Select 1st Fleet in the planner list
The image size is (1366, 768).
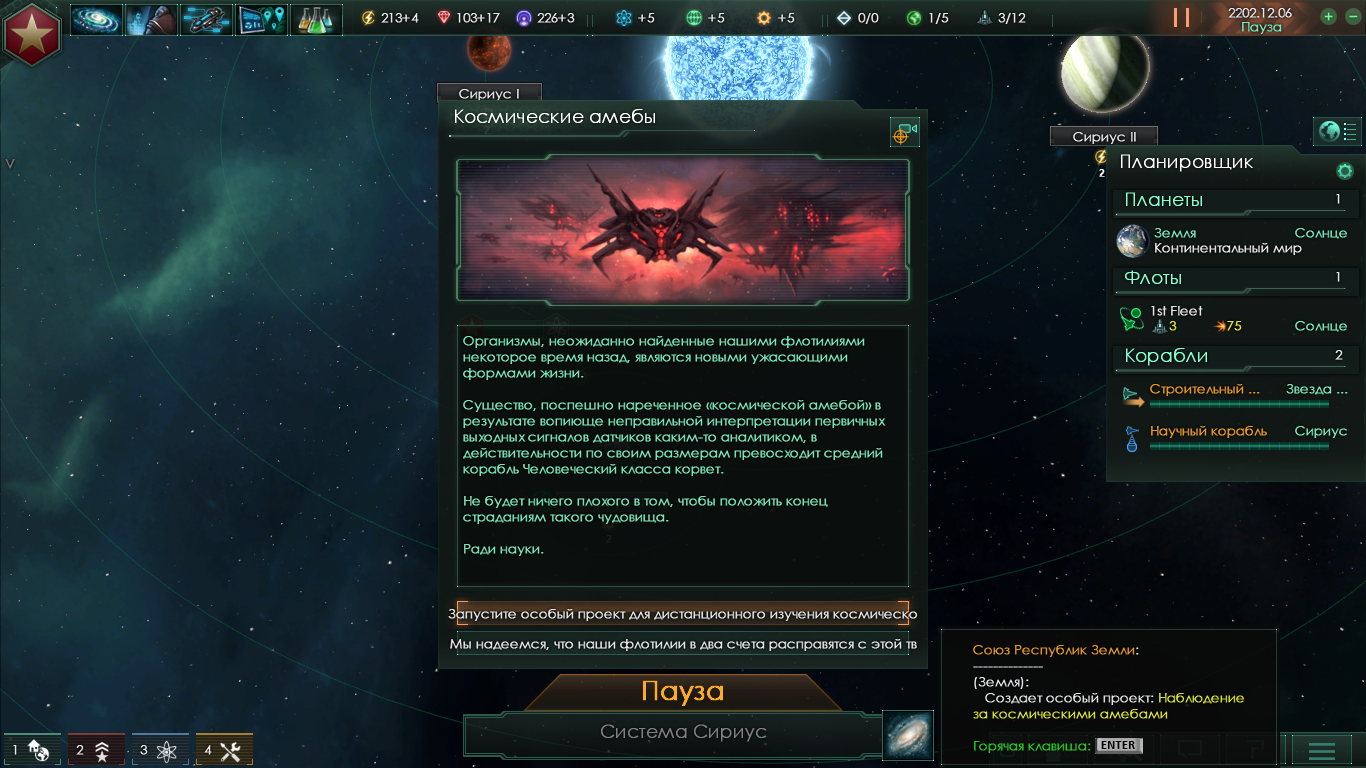click(1232, 318)
